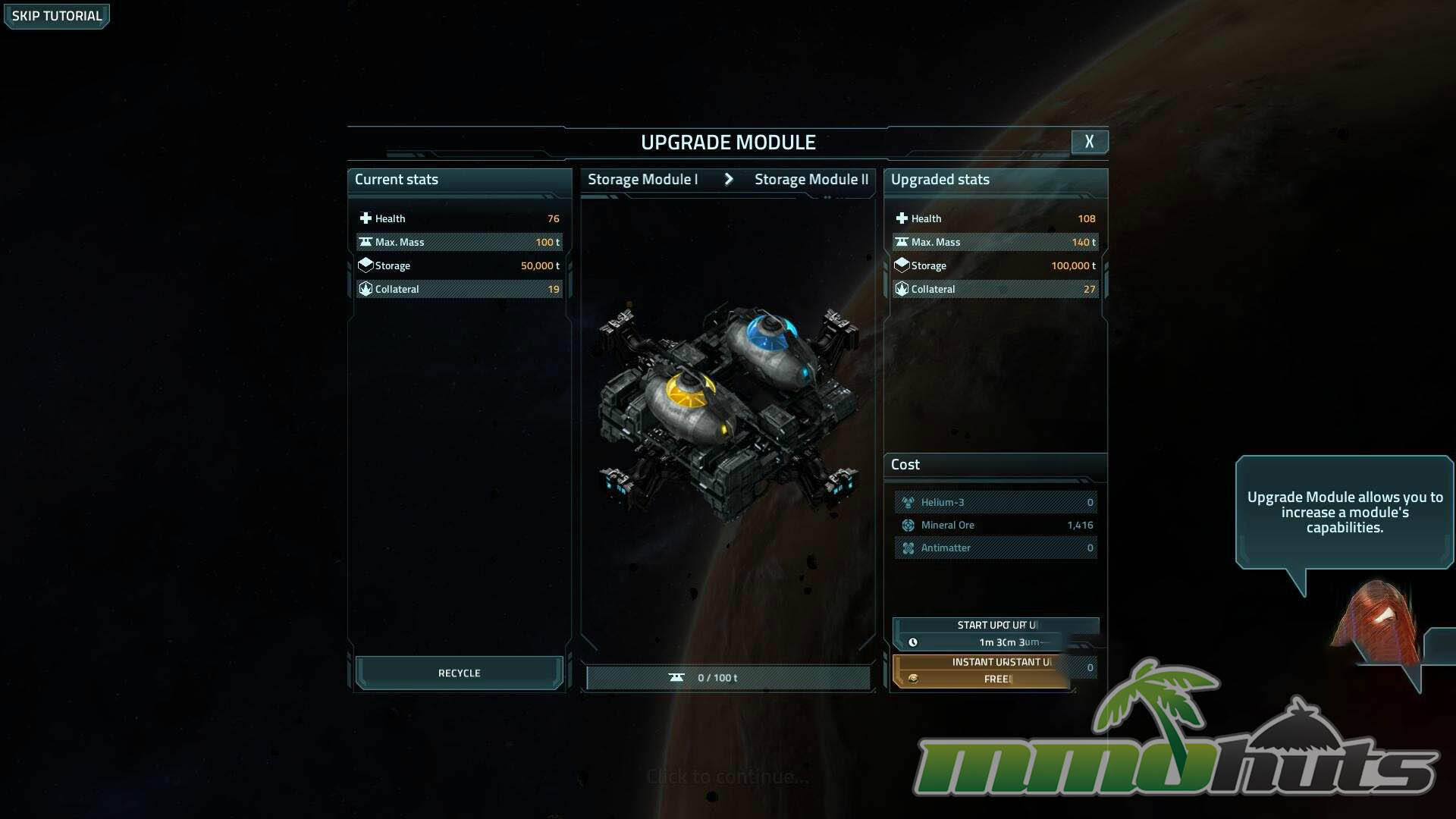This screenshot has width=1456, height=819.
Task: Choose the free instant upgrade
Action: (x=986, y=671)
